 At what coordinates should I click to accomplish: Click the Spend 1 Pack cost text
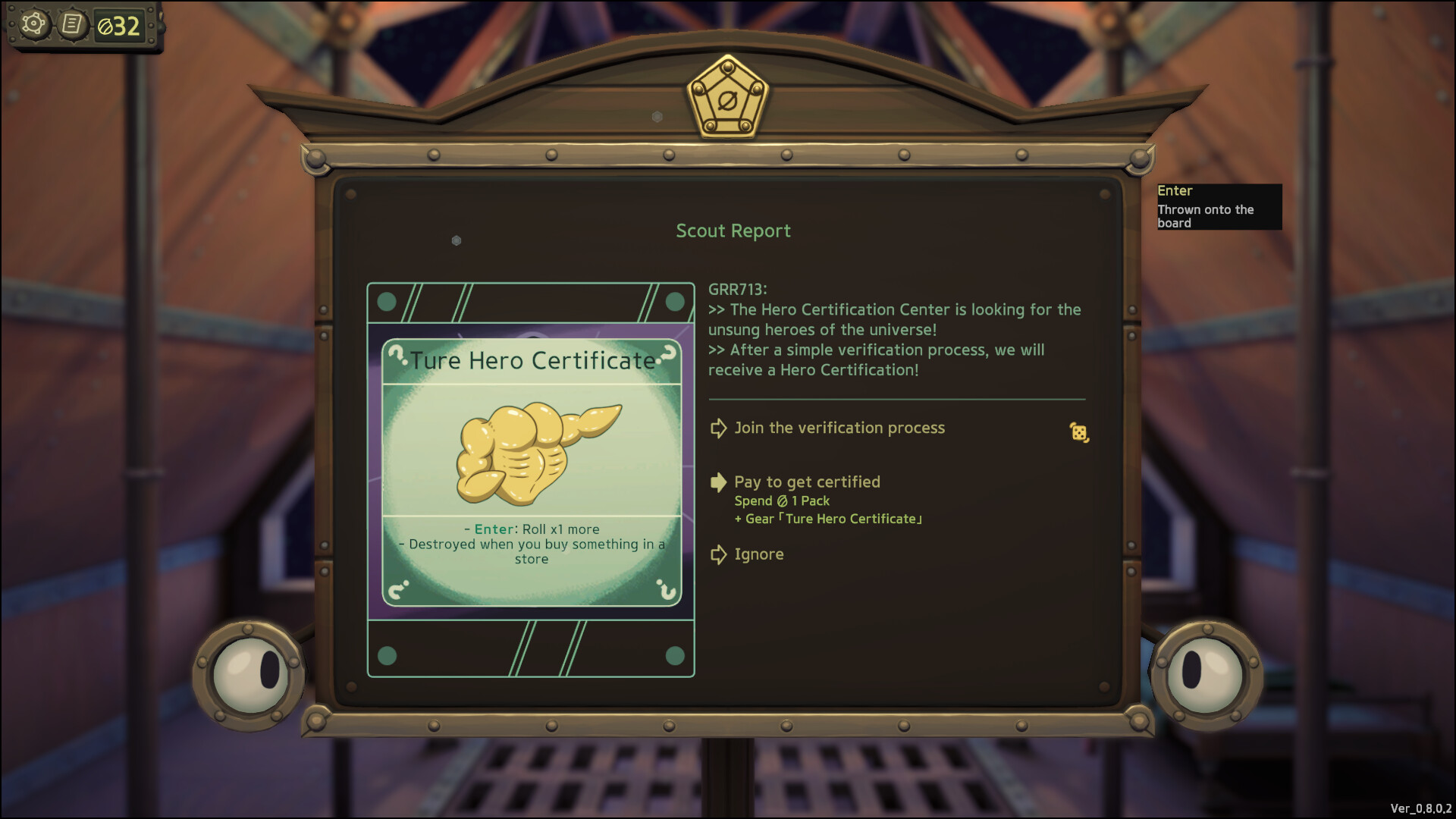783,500
